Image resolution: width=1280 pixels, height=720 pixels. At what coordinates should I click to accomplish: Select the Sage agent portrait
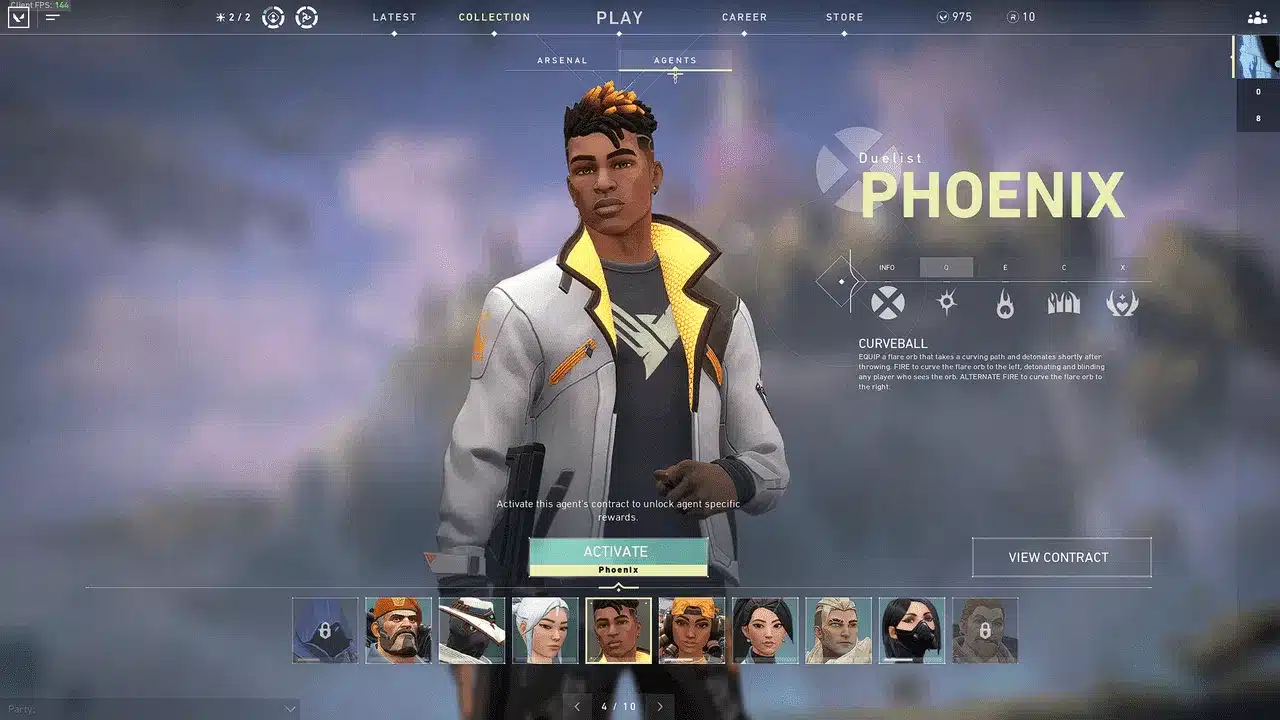click(545, 630)
